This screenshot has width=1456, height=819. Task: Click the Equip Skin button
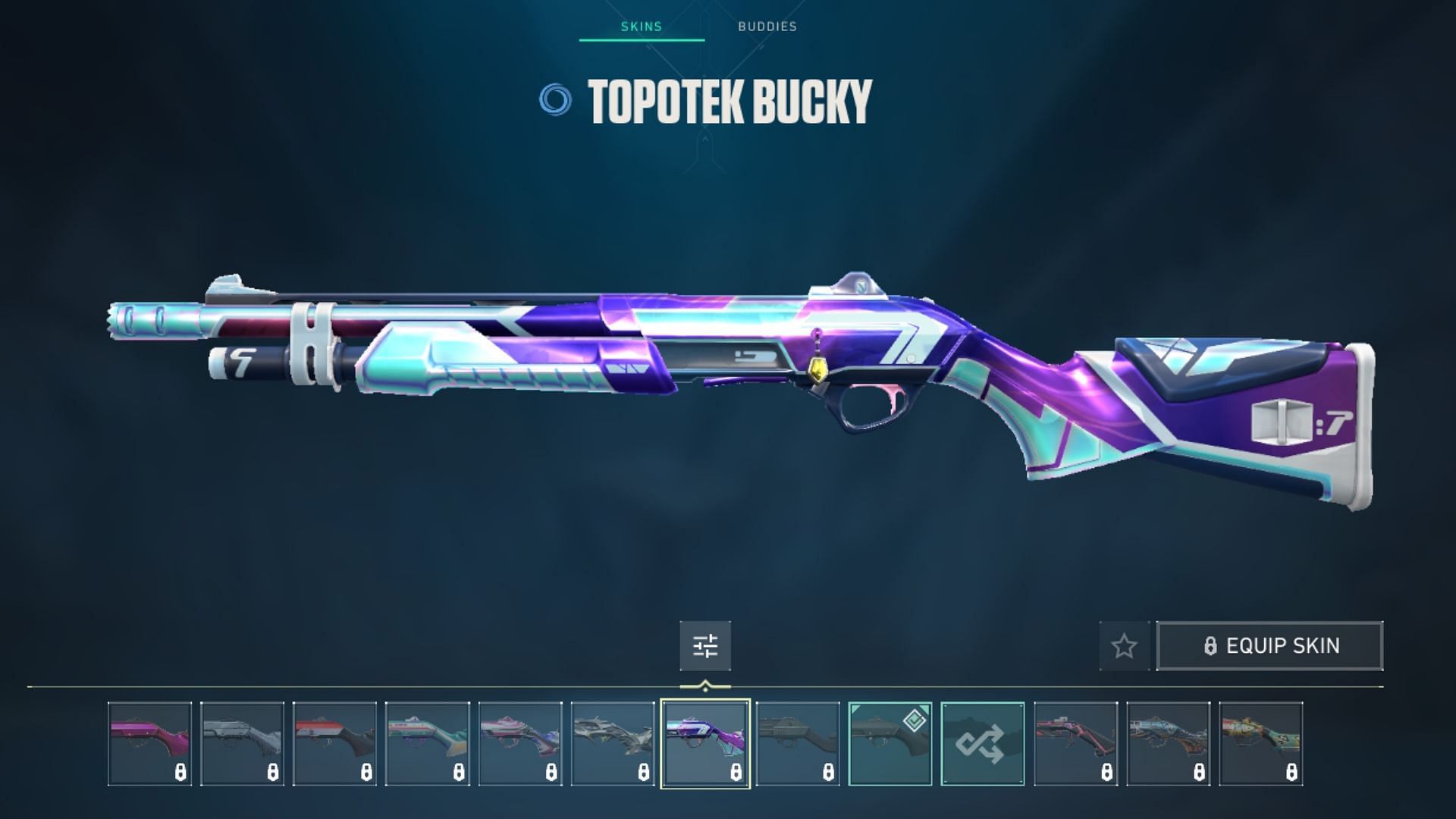[x=1270, y=646]
